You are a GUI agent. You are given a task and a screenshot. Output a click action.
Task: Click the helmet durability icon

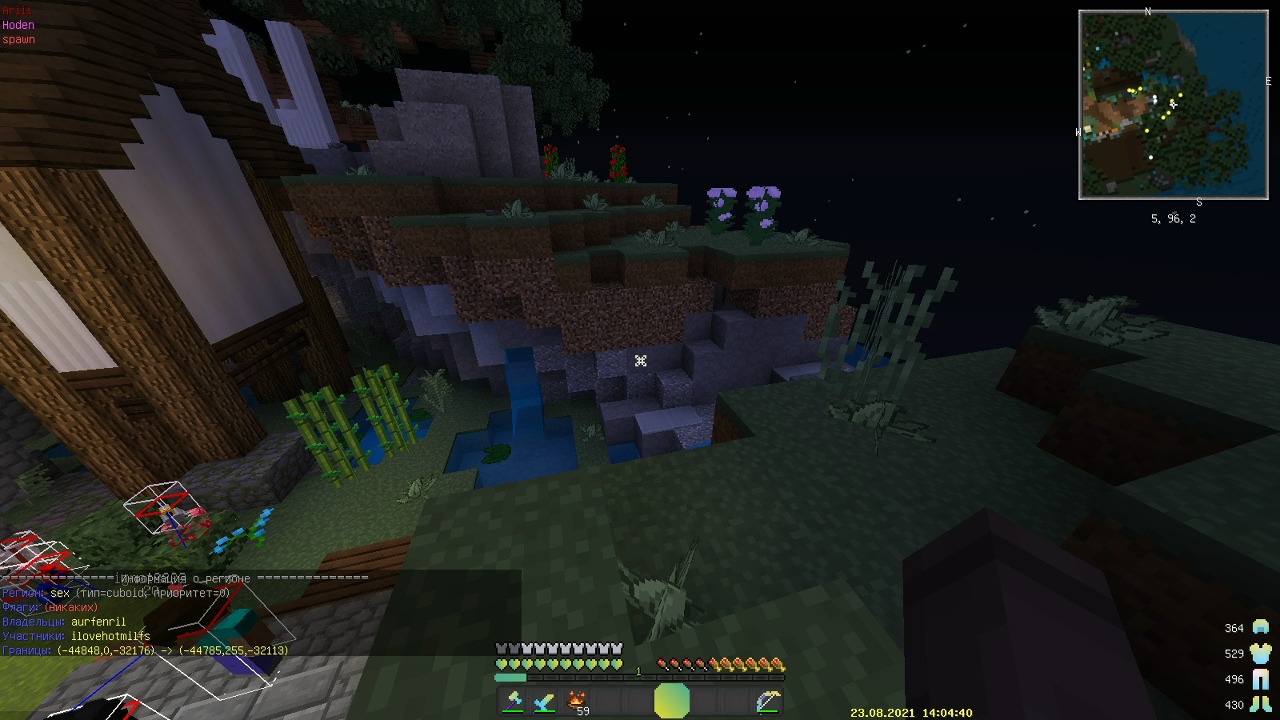tap(1261, 627)
